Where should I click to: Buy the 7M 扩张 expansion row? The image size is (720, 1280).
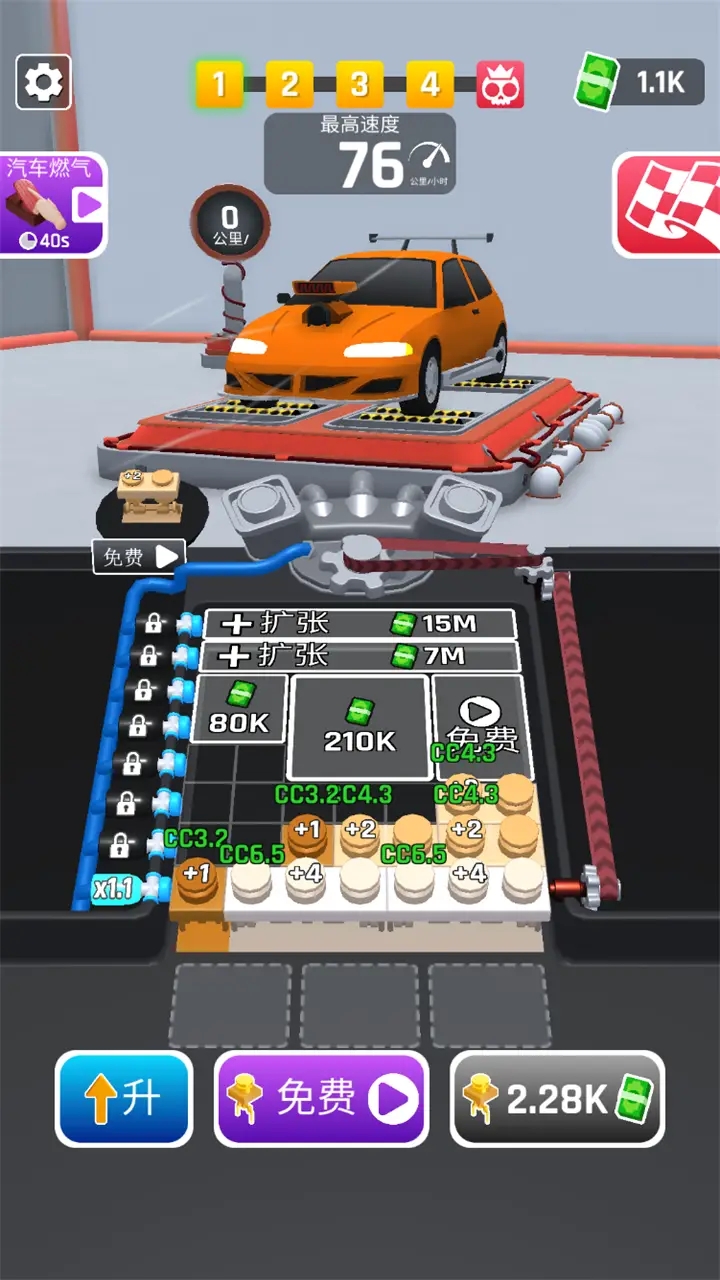pos(360,656)
